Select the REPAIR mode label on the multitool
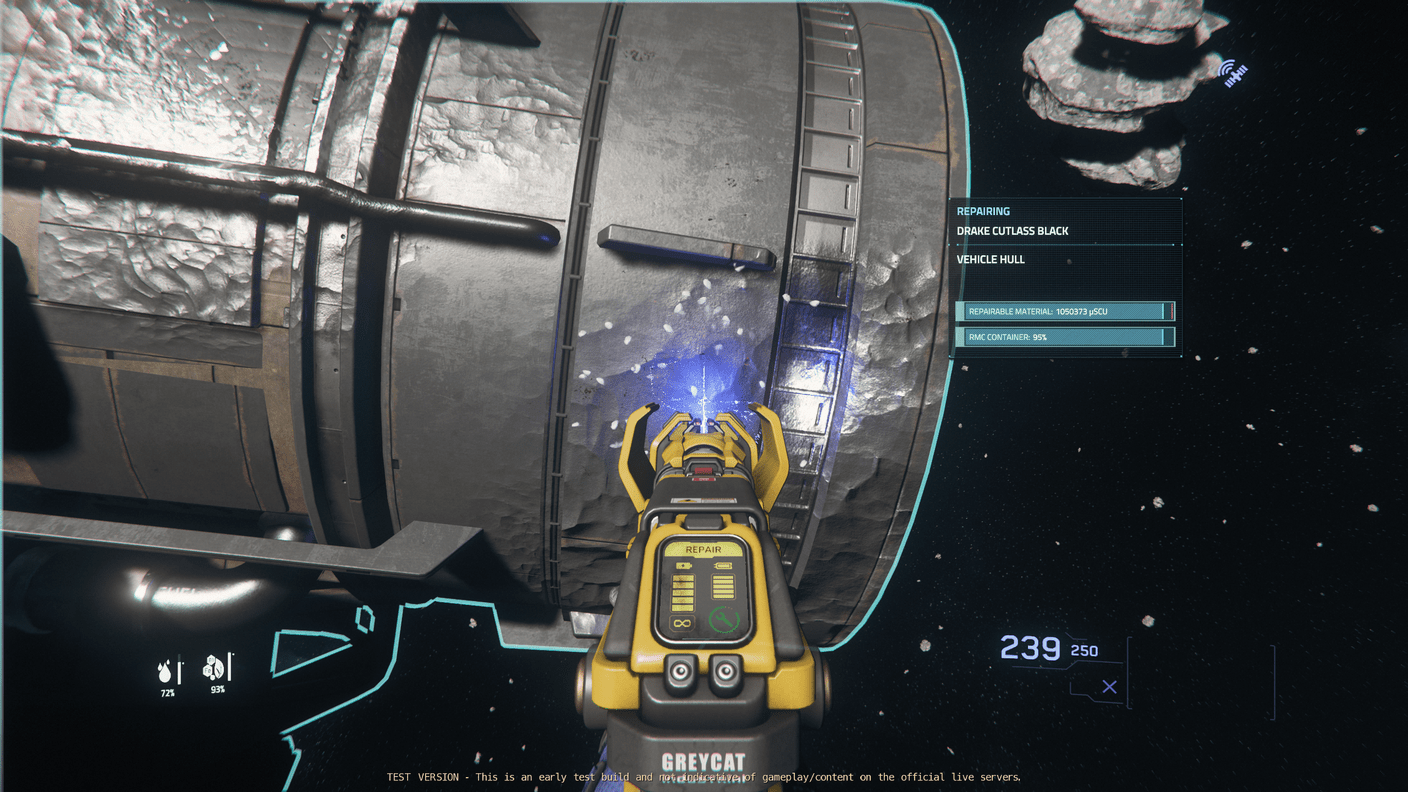 (x=703, y=549)
